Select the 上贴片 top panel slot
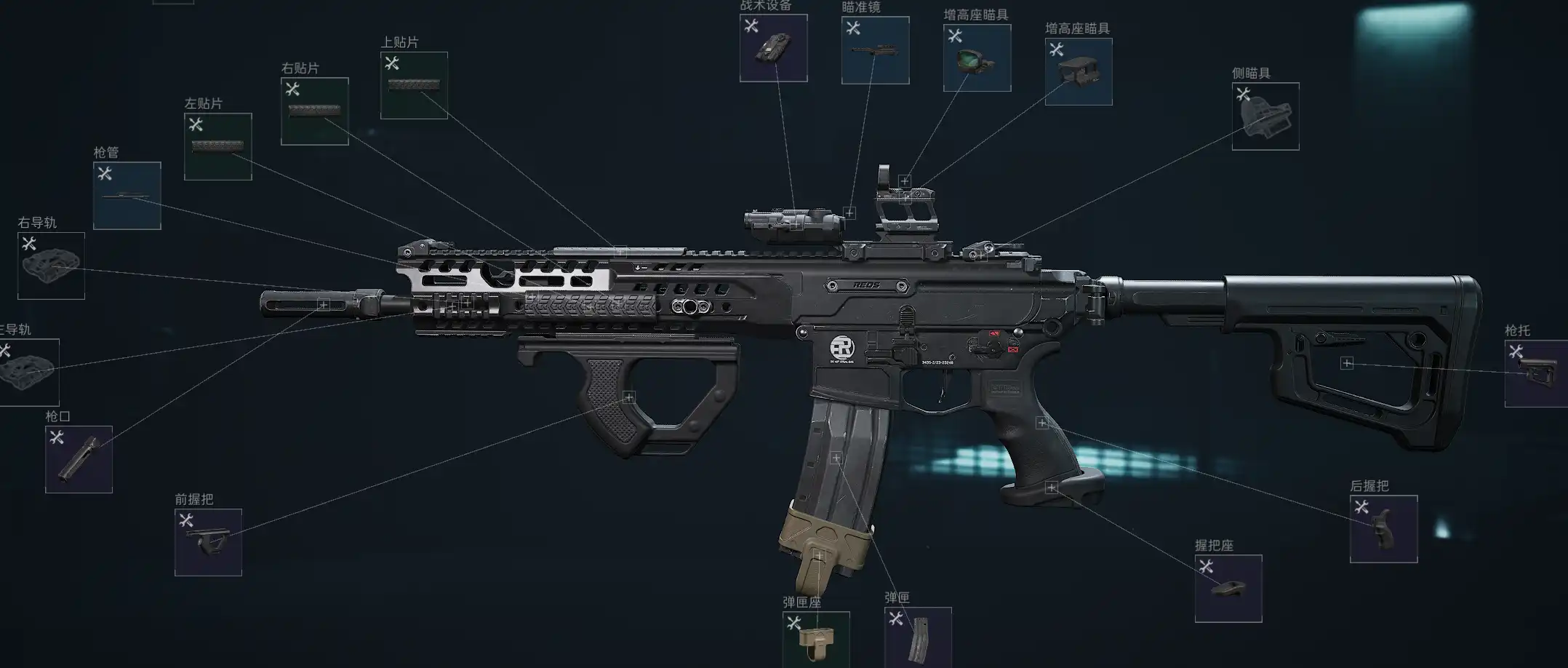Viewport: 1568px width, 668px height. coord(414,85)
